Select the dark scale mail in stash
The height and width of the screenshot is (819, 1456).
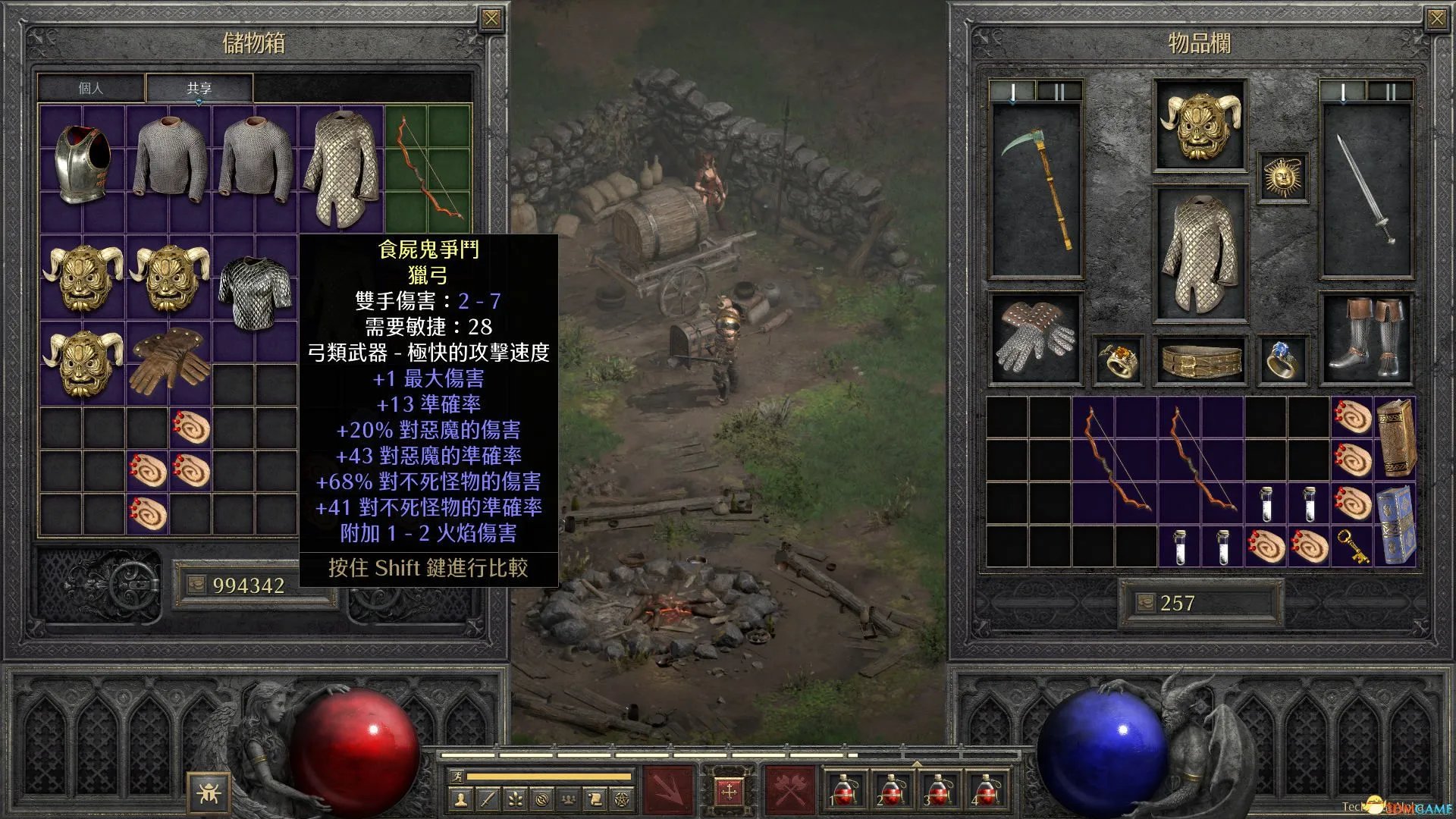click(x=255, y=292)
